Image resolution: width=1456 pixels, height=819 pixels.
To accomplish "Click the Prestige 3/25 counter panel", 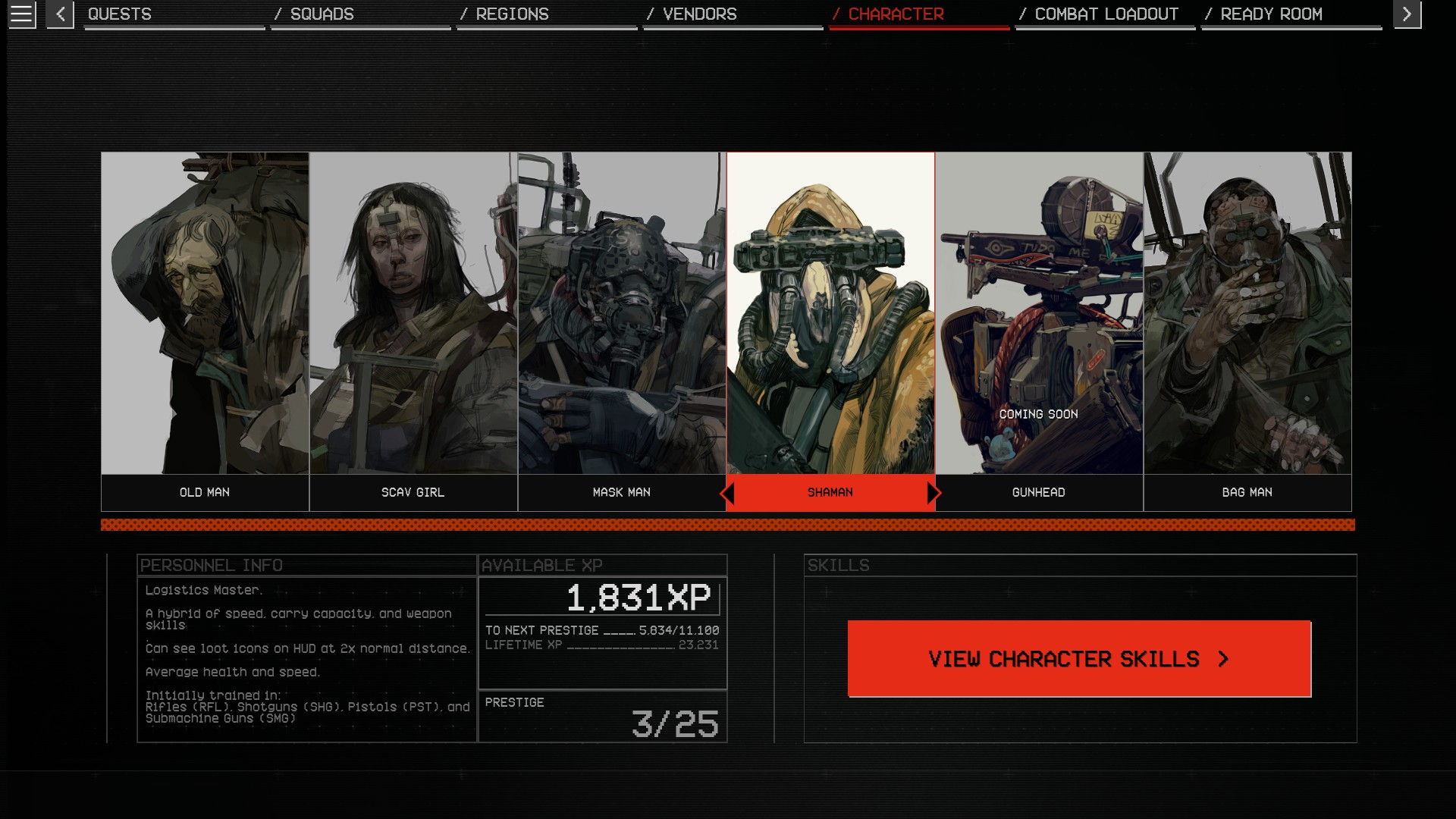I will click(603, 717).
